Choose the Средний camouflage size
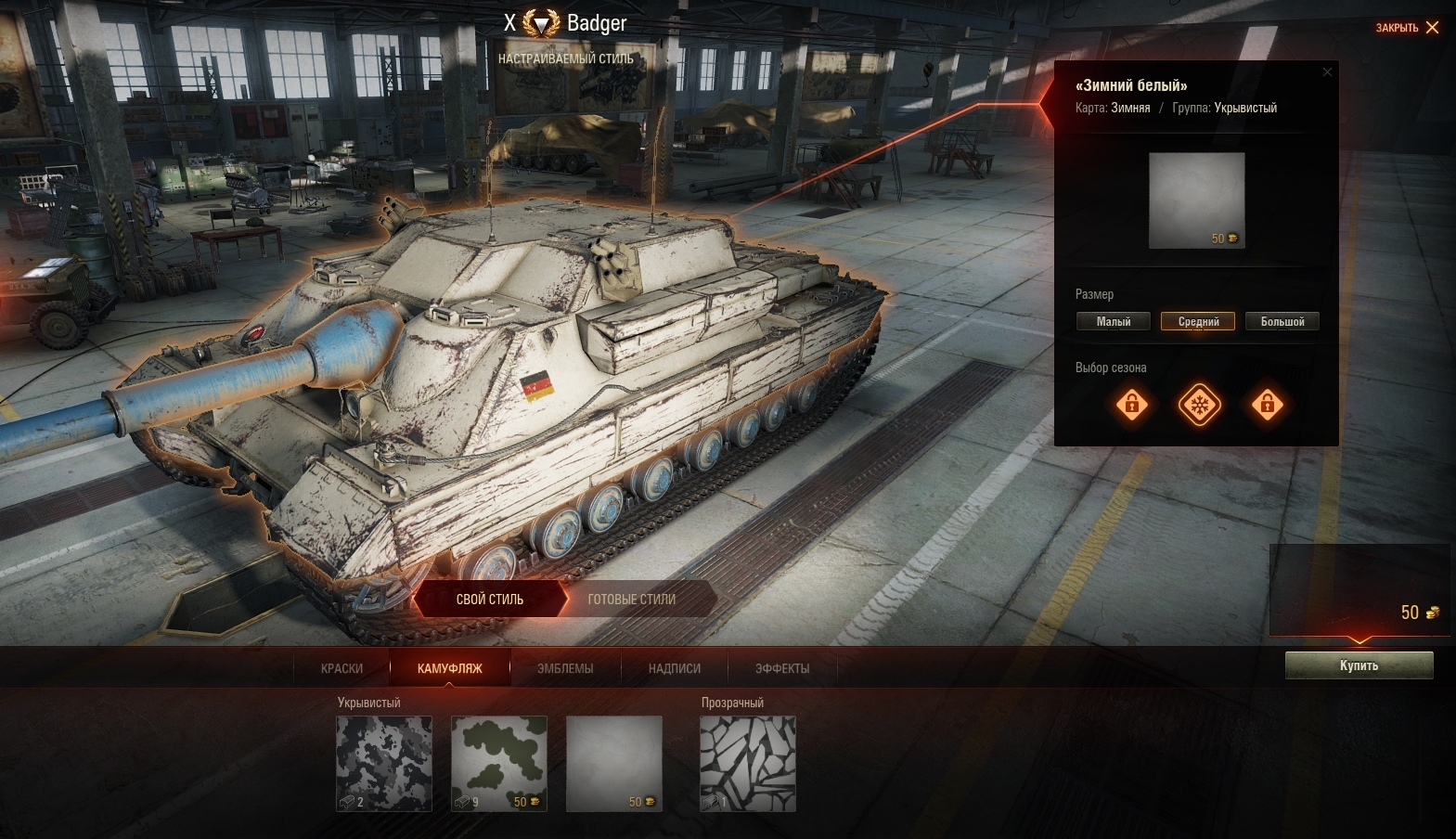Viewport: 1456px width, 839px height. point(1198,322)
